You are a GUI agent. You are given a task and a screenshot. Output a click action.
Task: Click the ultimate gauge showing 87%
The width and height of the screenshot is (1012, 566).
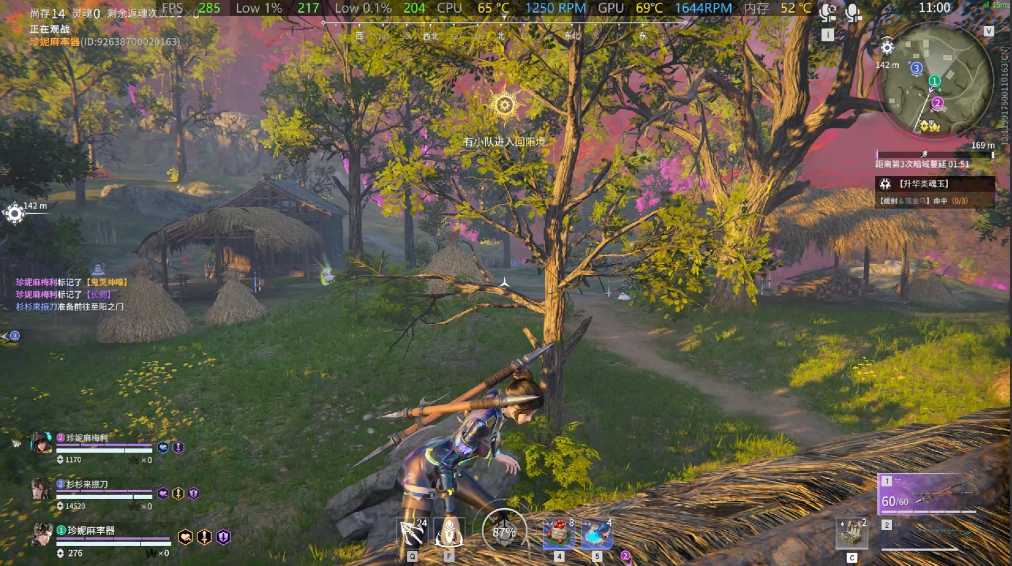(x=504, y=532)
